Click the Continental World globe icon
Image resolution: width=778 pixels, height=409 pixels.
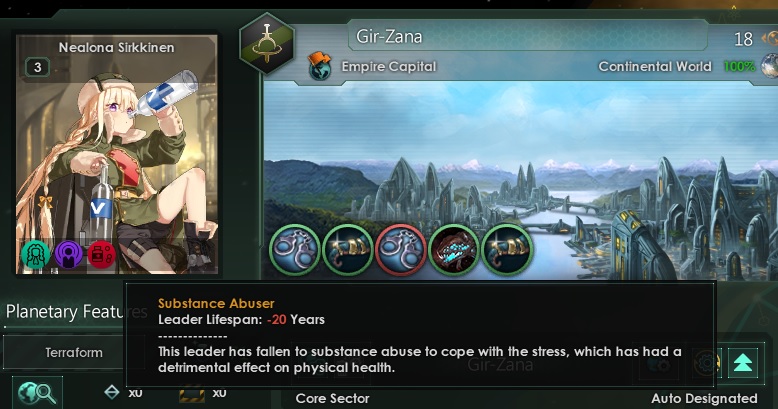pyautogui.click(x=769, y=66)
